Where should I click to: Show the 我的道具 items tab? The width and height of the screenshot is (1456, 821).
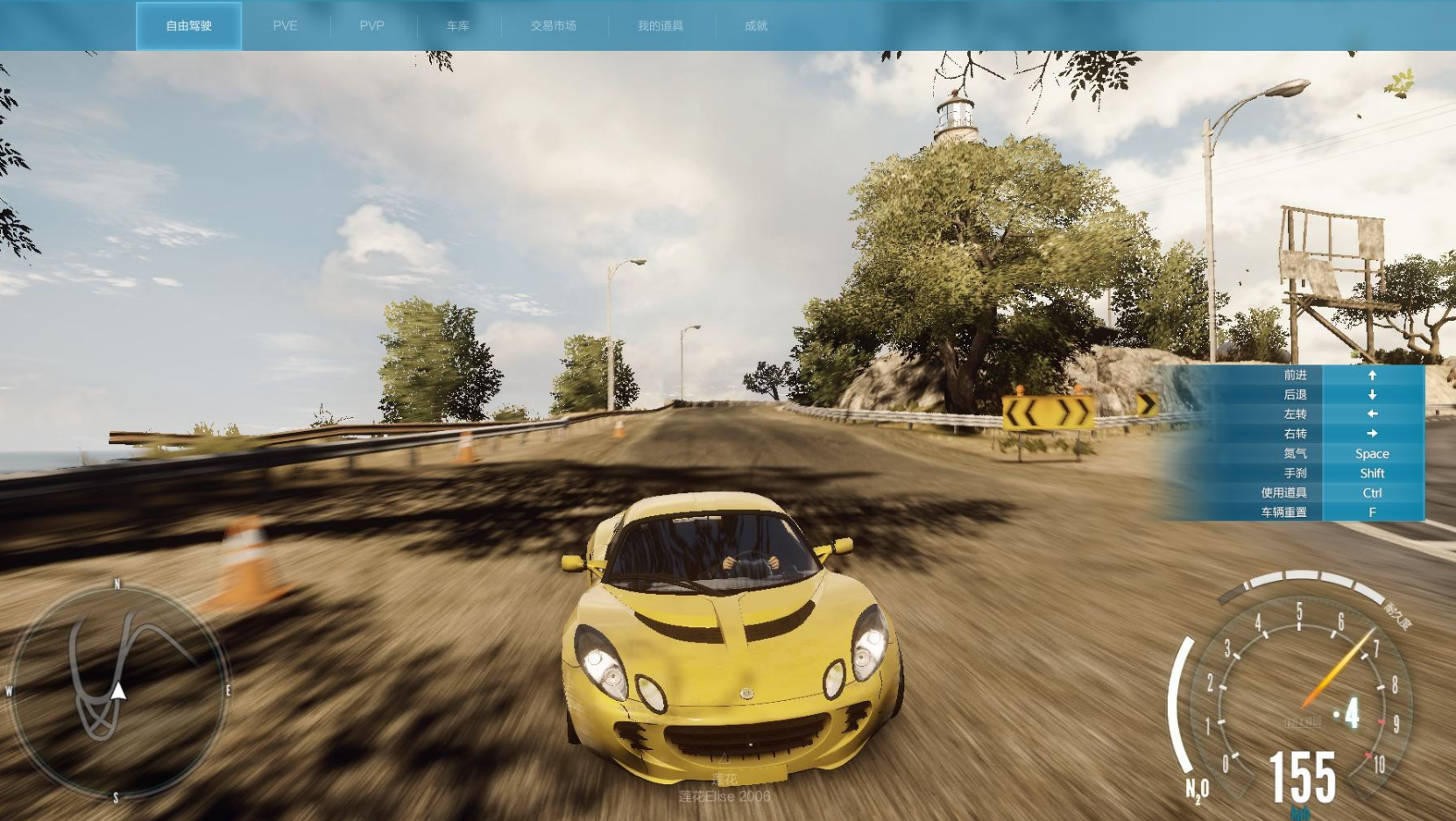660,26
